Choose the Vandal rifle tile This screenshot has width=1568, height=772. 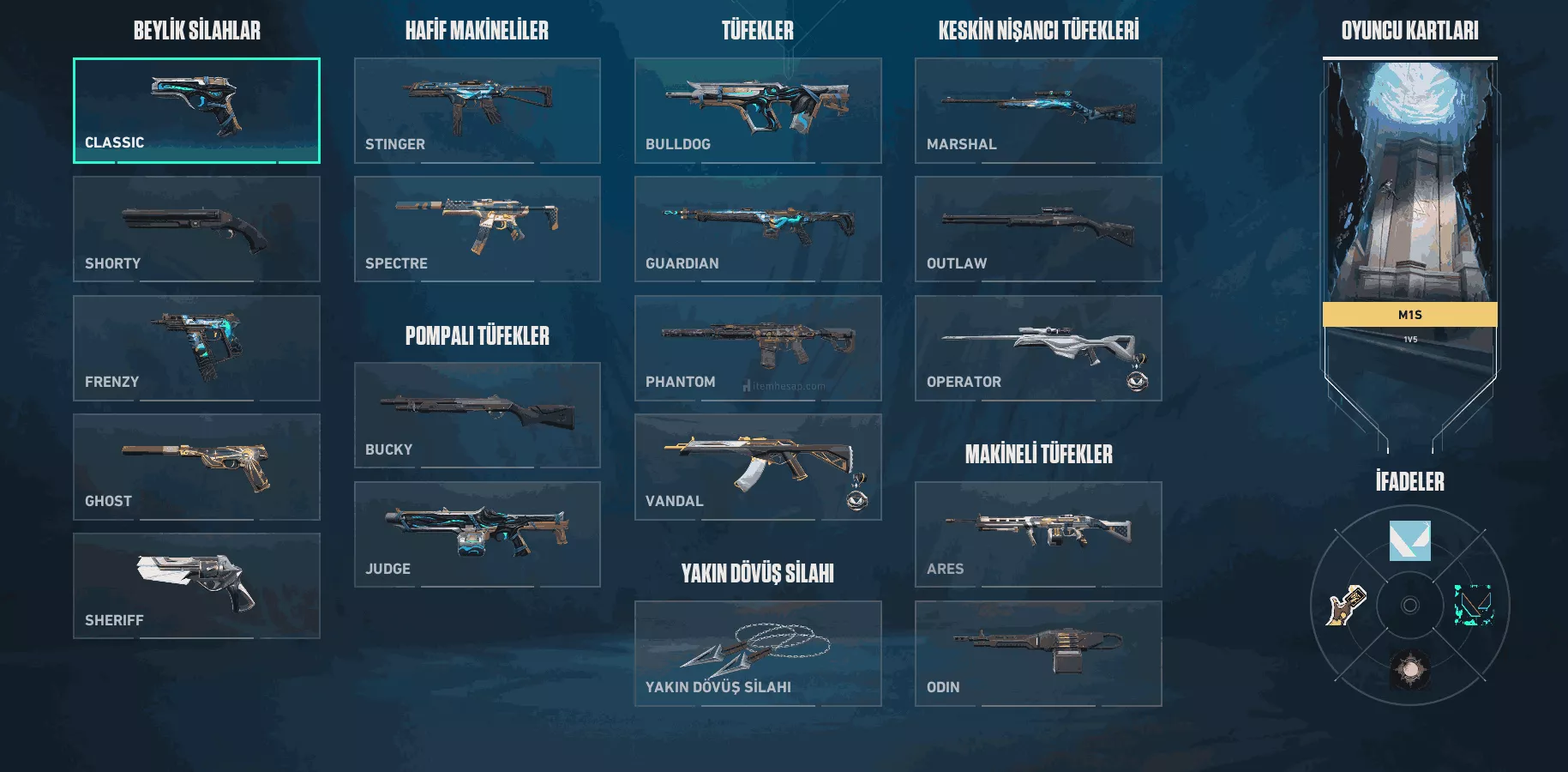pyautogui.click(x=758, y=467)
